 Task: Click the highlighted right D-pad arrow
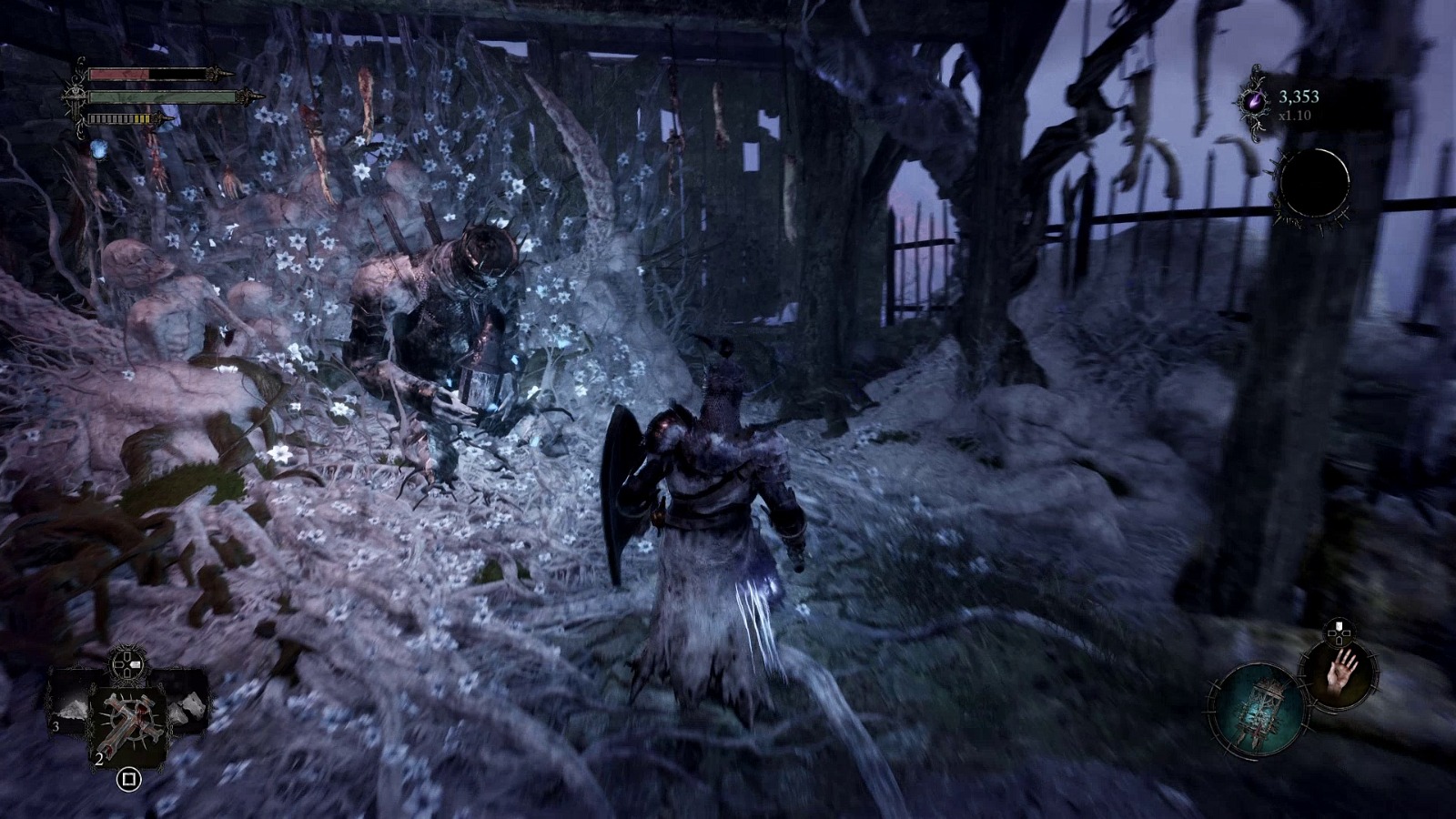point(136,663)
